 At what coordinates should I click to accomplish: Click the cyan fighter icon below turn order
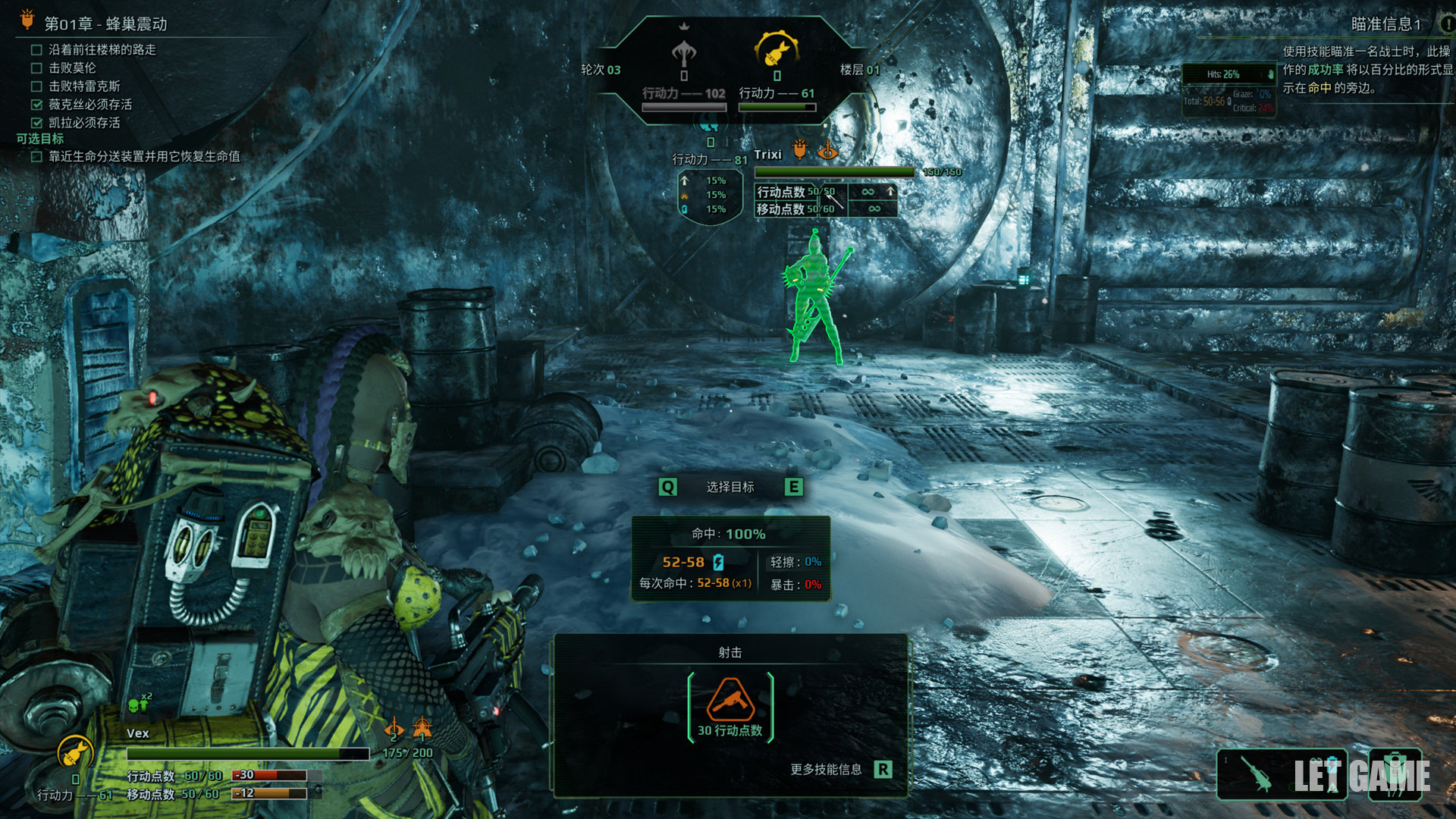click(x=710, y=124)
